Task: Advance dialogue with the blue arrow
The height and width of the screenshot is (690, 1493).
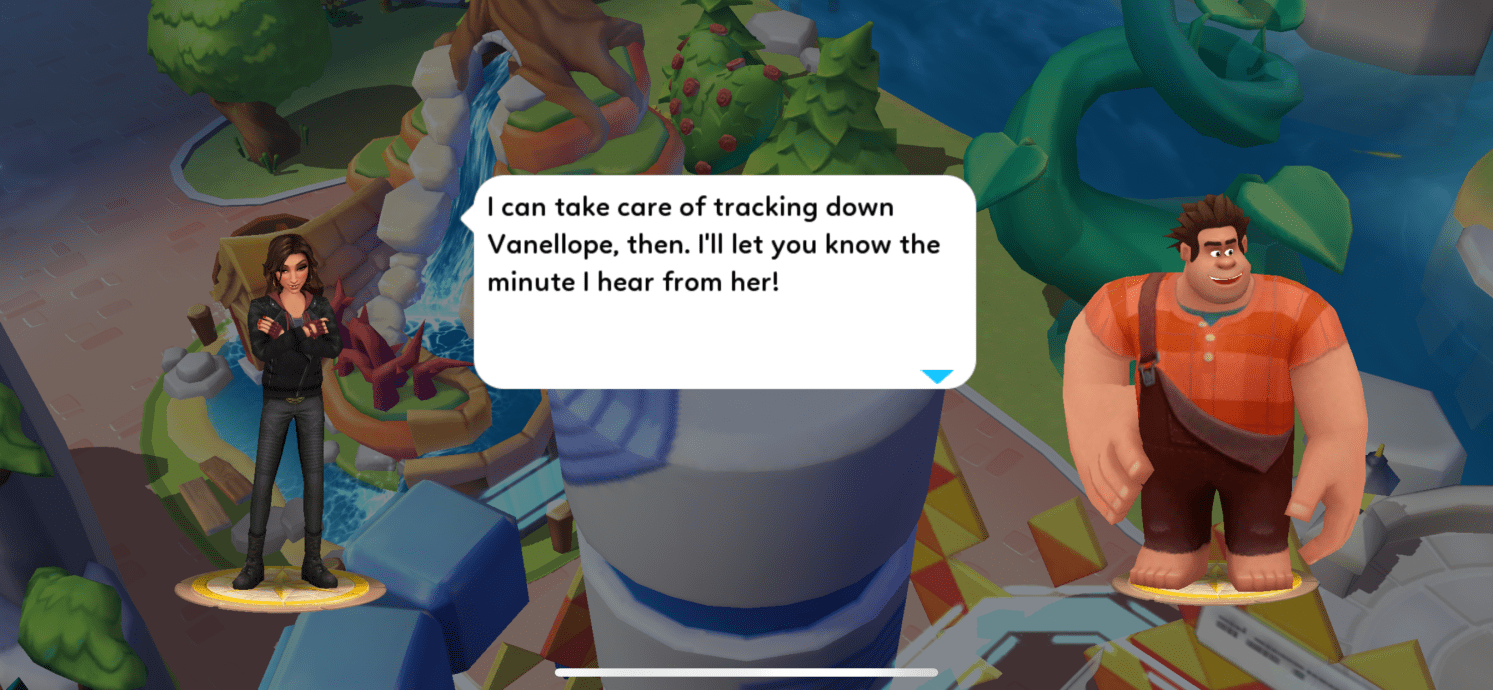Action: 937,376
